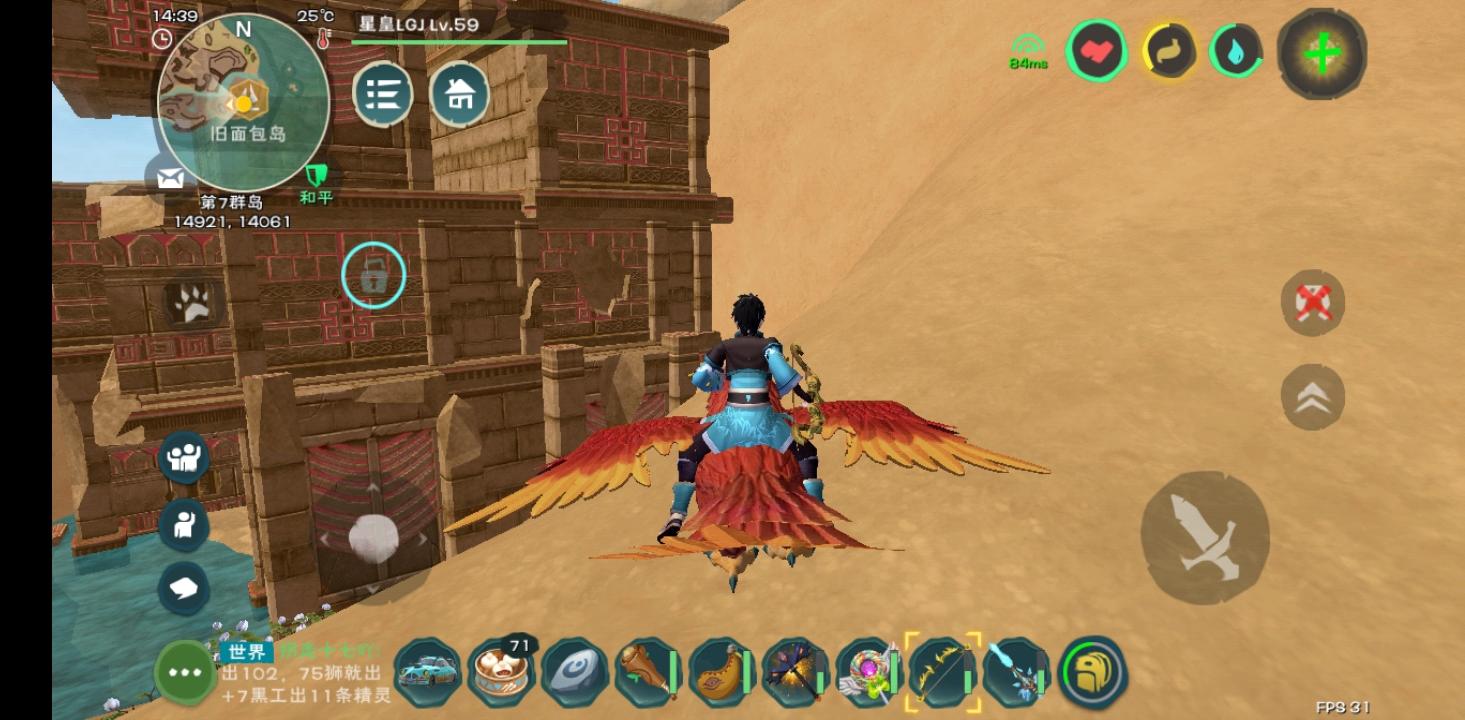Select the purple gem staff slot
The image size is (1465, 720).
[x=868, y=672]
